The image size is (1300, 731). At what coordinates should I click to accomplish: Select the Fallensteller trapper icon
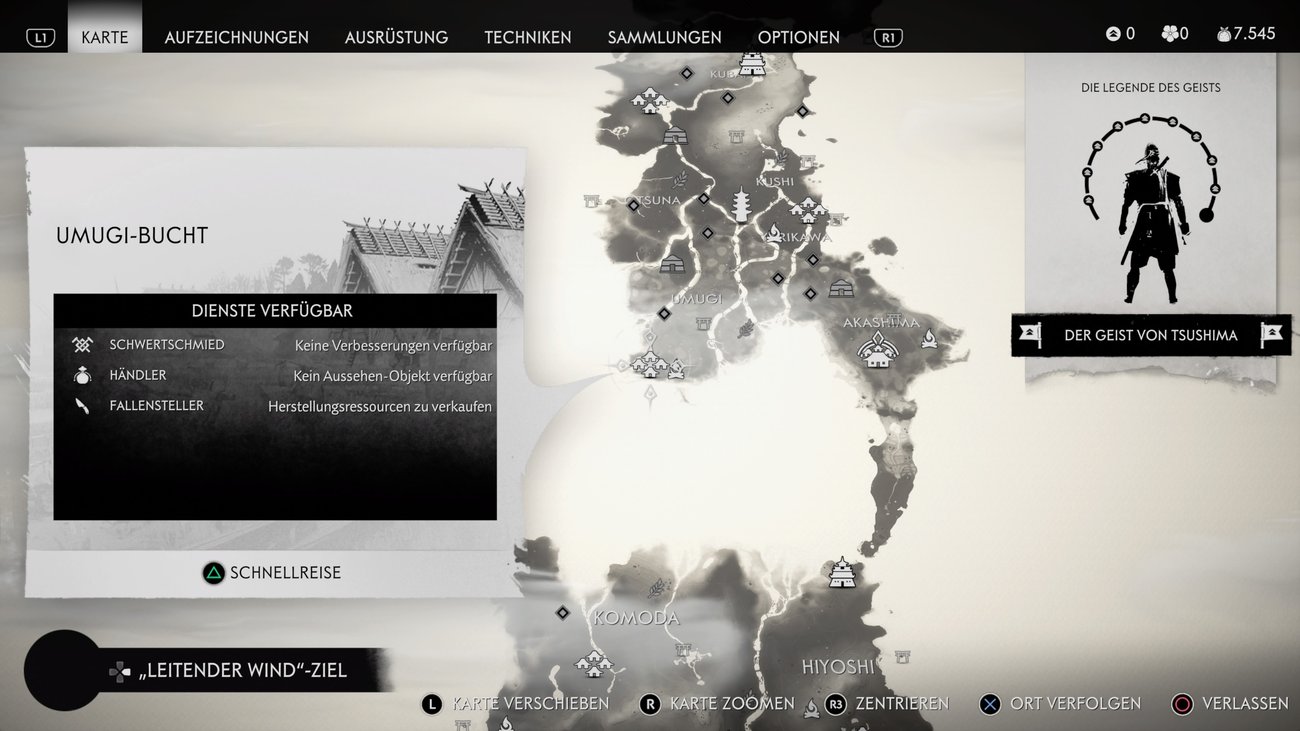pyautogui.click(x=81, y=405)
